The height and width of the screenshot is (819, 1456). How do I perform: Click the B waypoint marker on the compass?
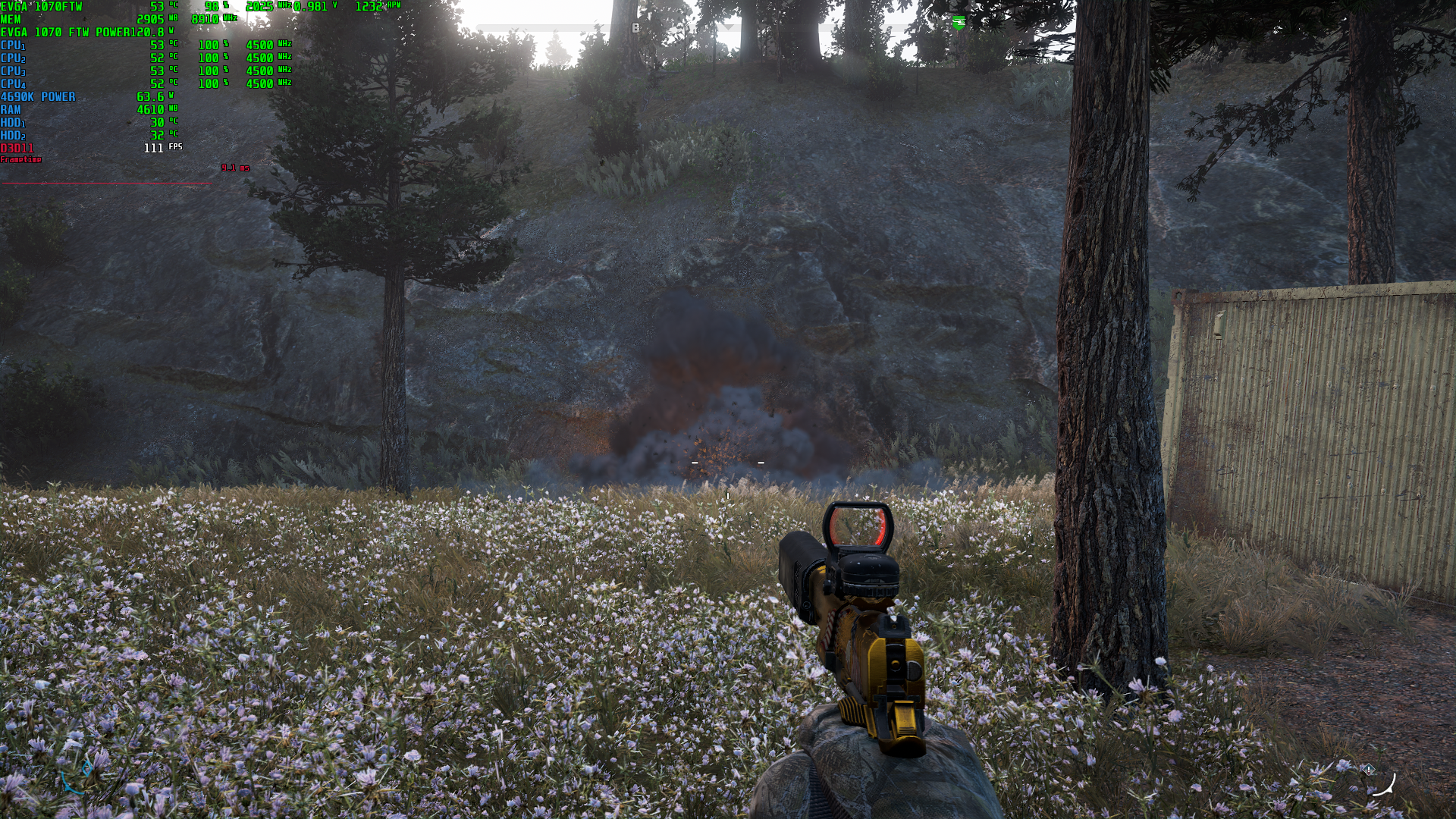click(x=635, y=28)
